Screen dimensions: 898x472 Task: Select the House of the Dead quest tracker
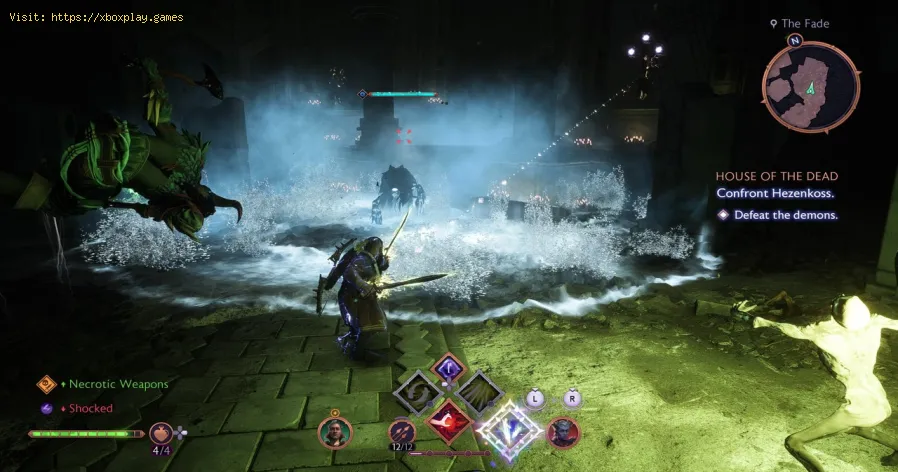click(x=776, y=176)
